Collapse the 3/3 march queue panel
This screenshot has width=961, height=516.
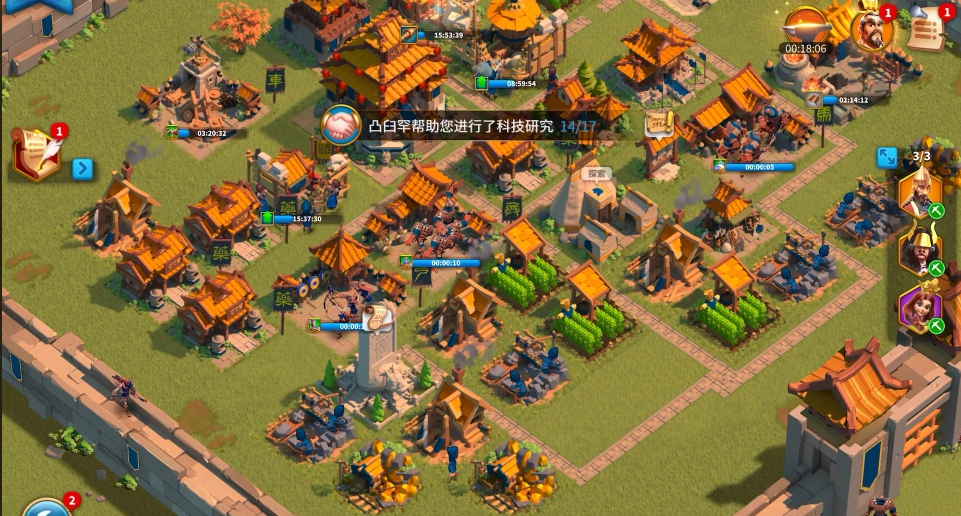click(886, 158)
